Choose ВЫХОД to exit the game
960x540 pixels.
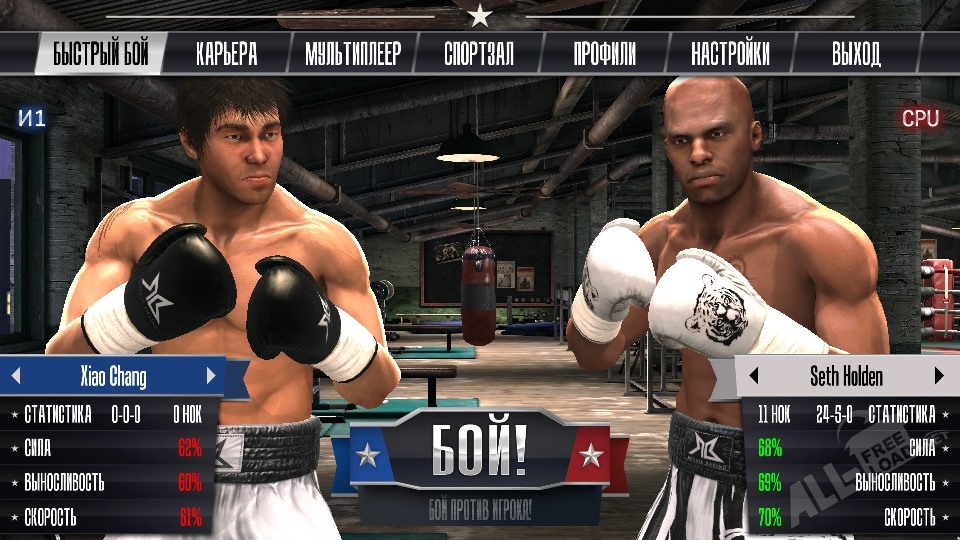tap(856, 54)
